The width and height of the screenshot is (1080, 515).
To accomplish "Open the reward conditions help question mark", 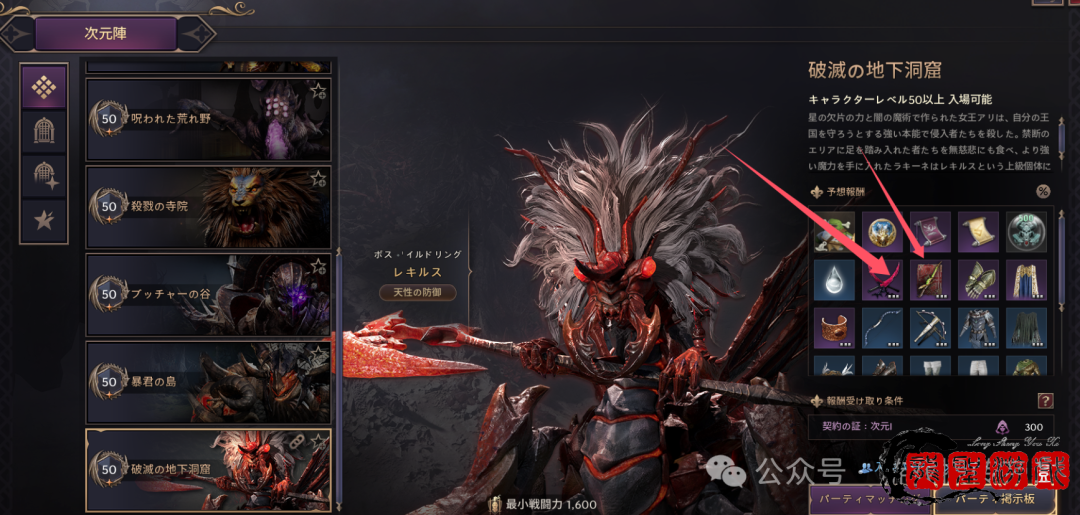I will pyautogui.click(x=1045, y=401).
